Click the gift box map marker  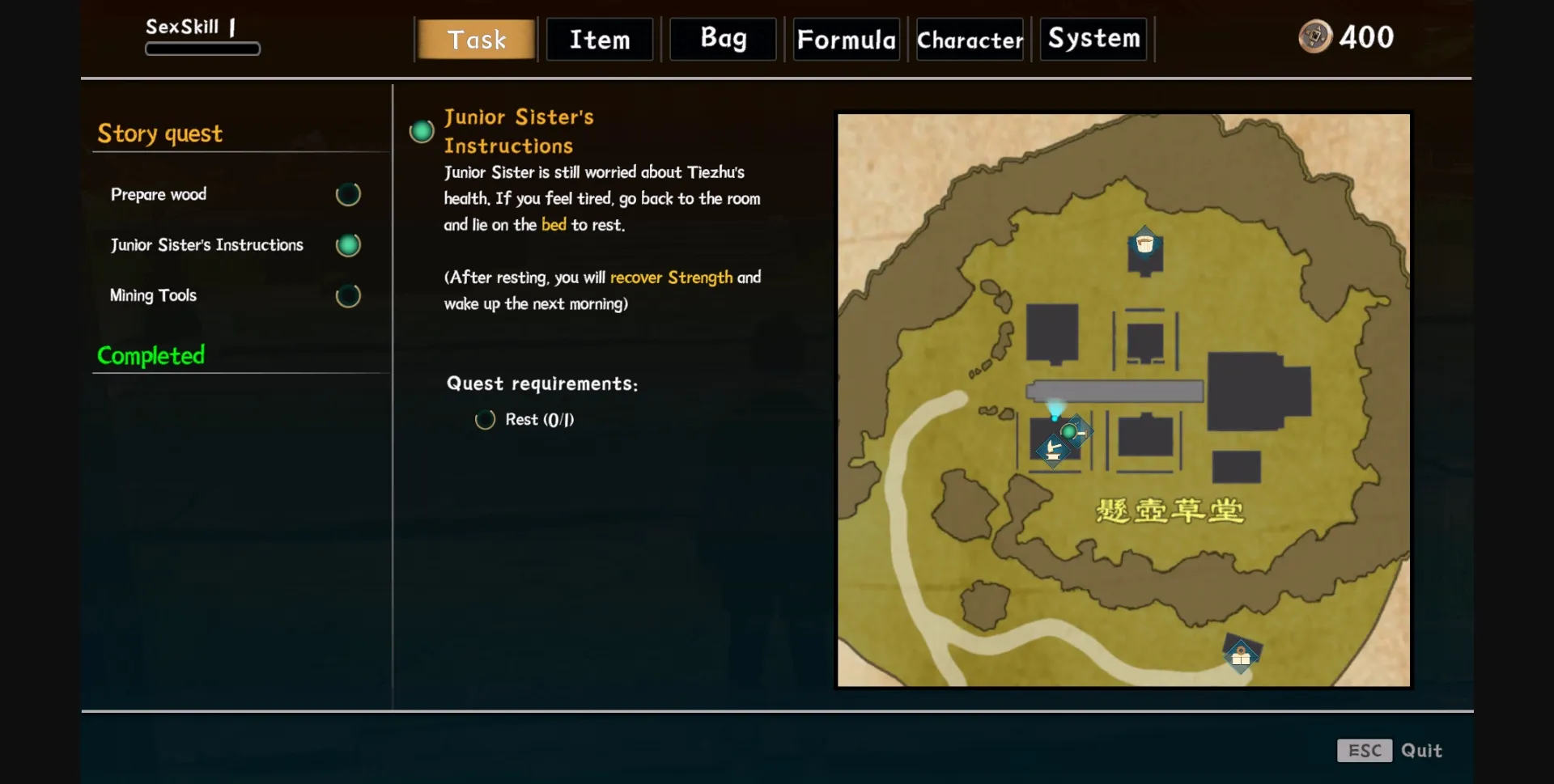[x=1241, y=656]
